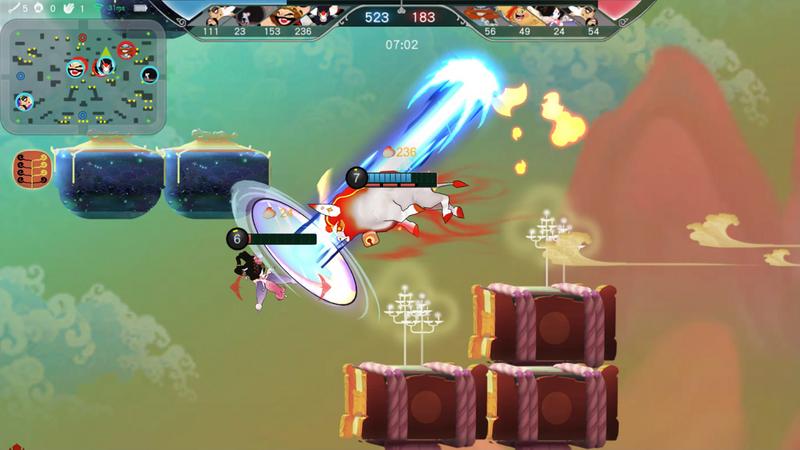Viewport: 800px width, 450px height.
Task: Select the red team portrait above score 56
Action: 488,15
